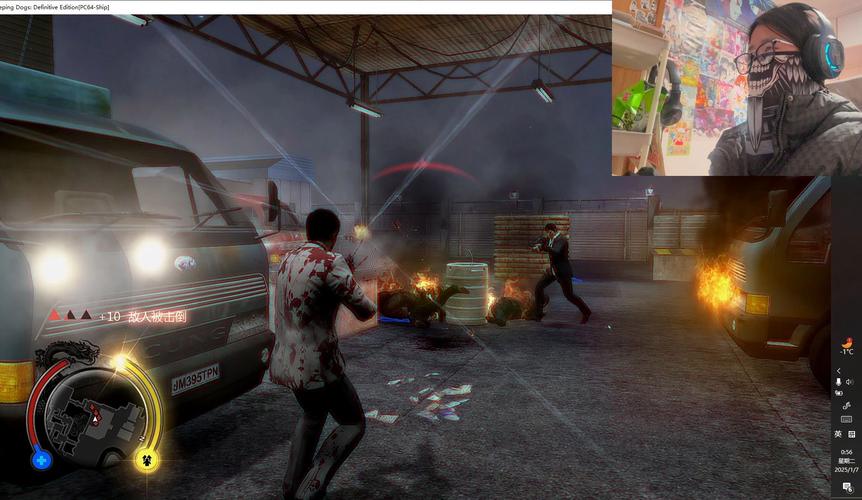The width and height of the screenshot is (862, 500).
Task: Click the yellow Face meter icon
Action: (146, 460)
